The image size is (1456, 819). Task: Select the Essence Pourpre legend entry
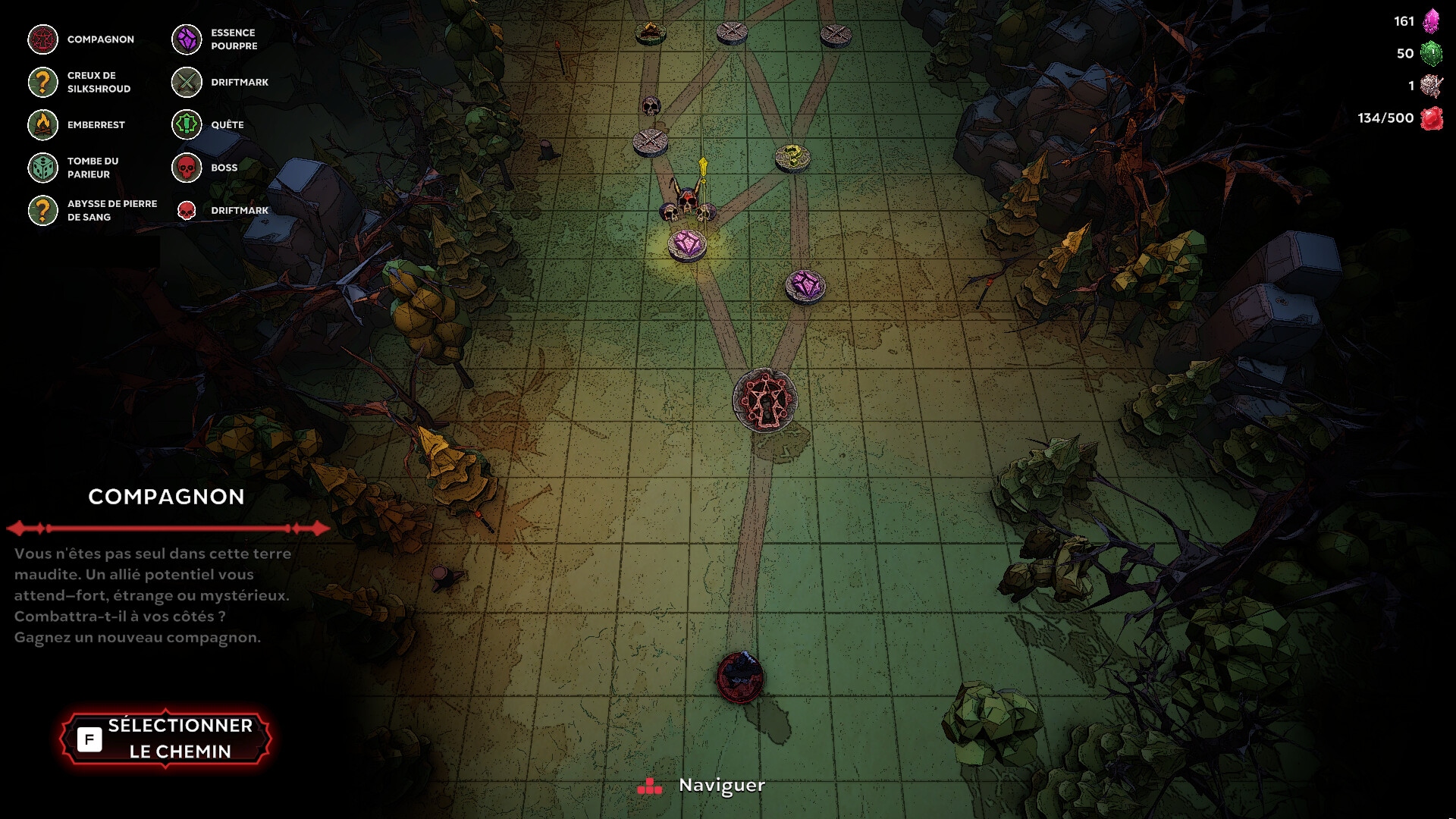(218, 39)
